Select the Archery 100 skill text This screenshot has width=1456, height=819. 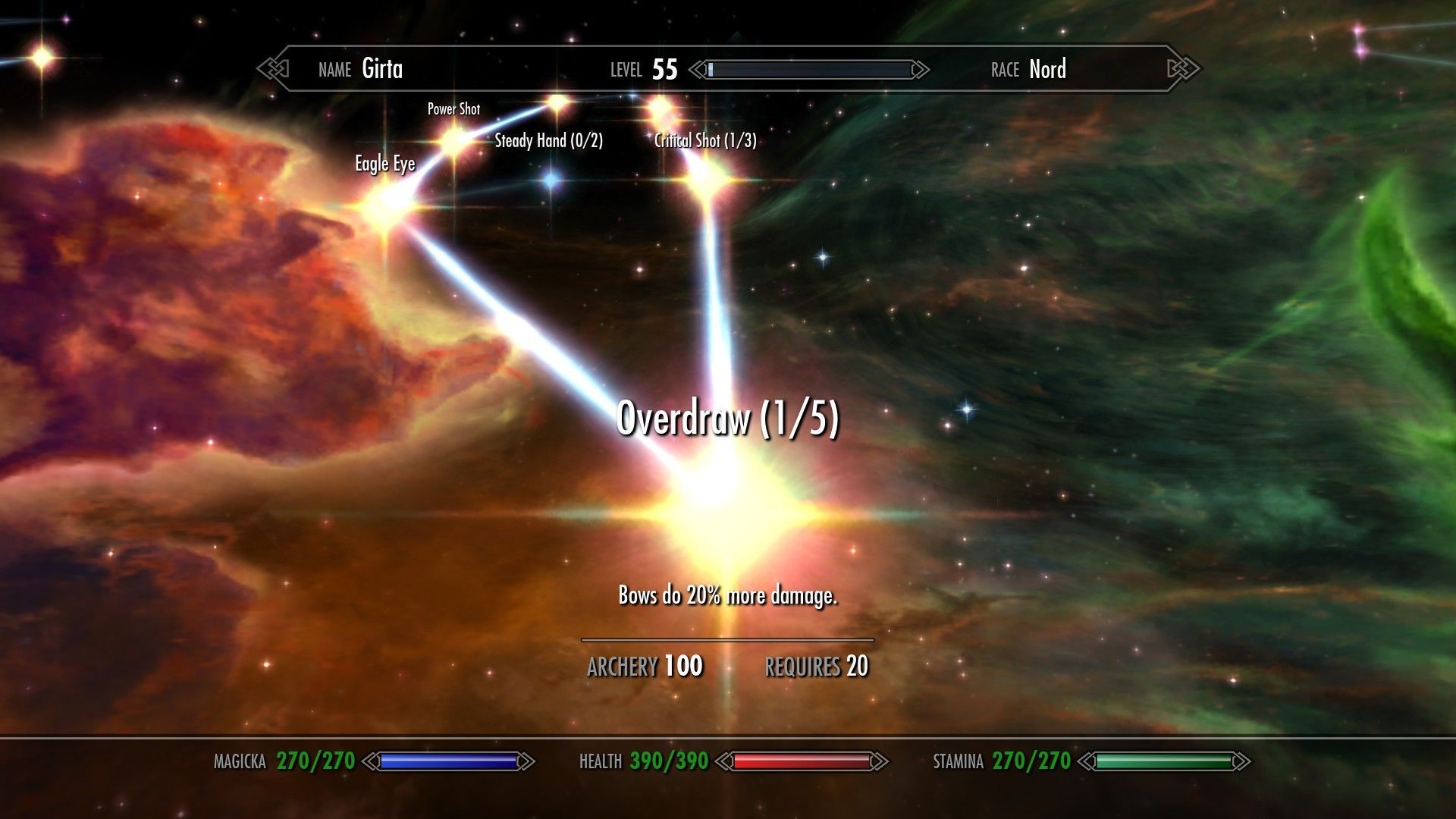[x=645, y=664]
